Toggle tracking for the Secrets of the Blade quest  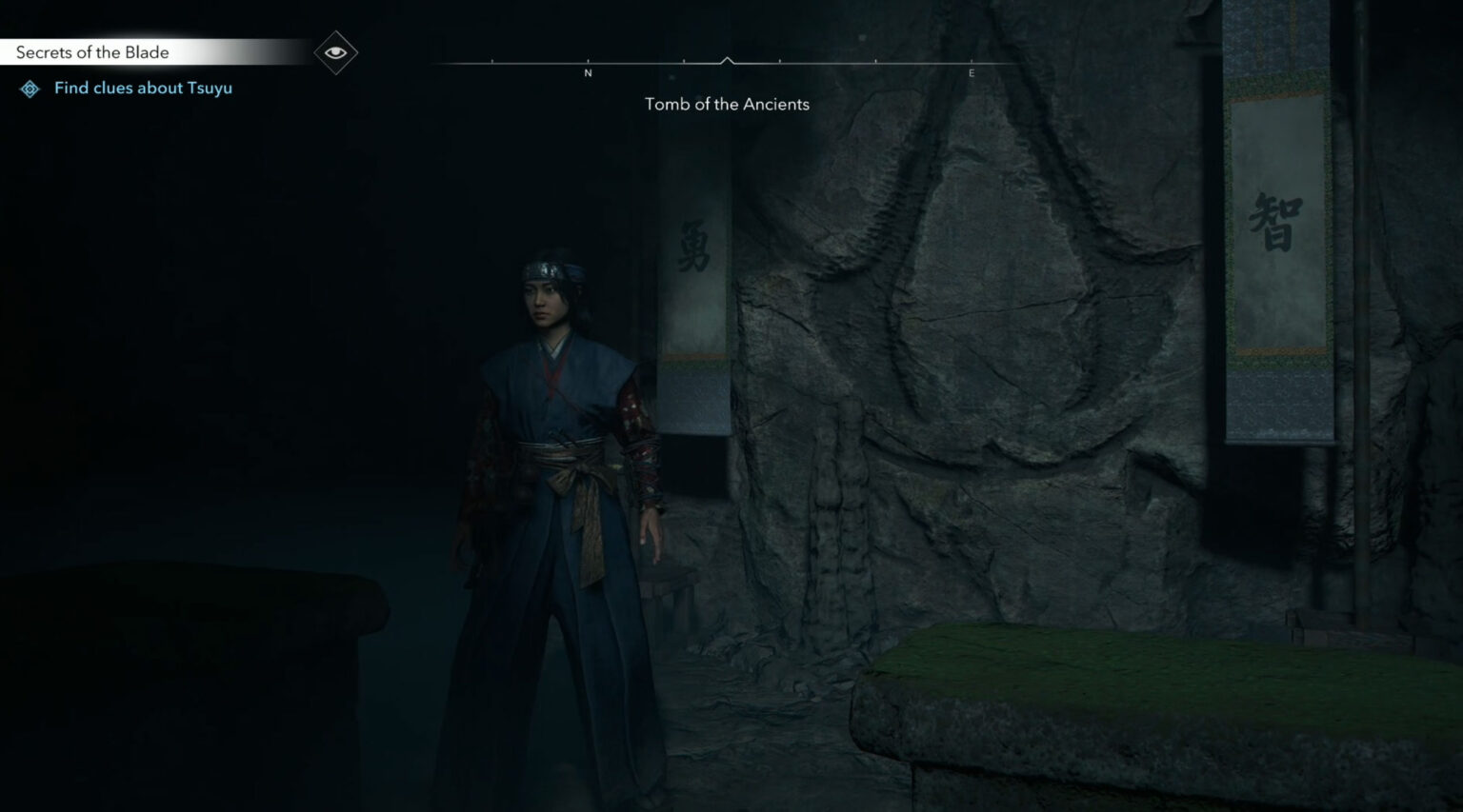pyautogui.click(x=334, y=52)
